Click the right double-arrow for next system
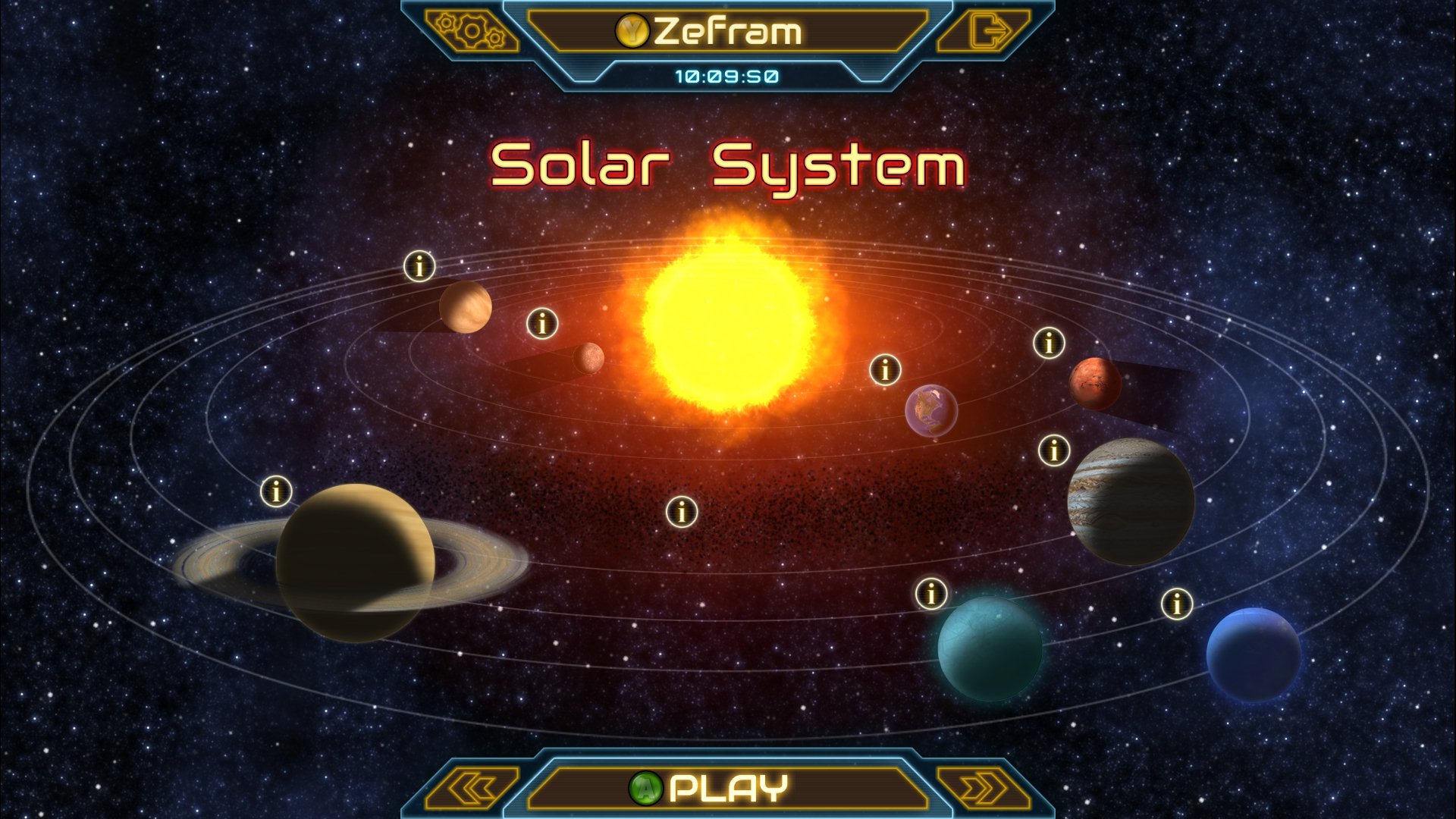Screen dimensions: 1456x819 [x=987, y=786]
